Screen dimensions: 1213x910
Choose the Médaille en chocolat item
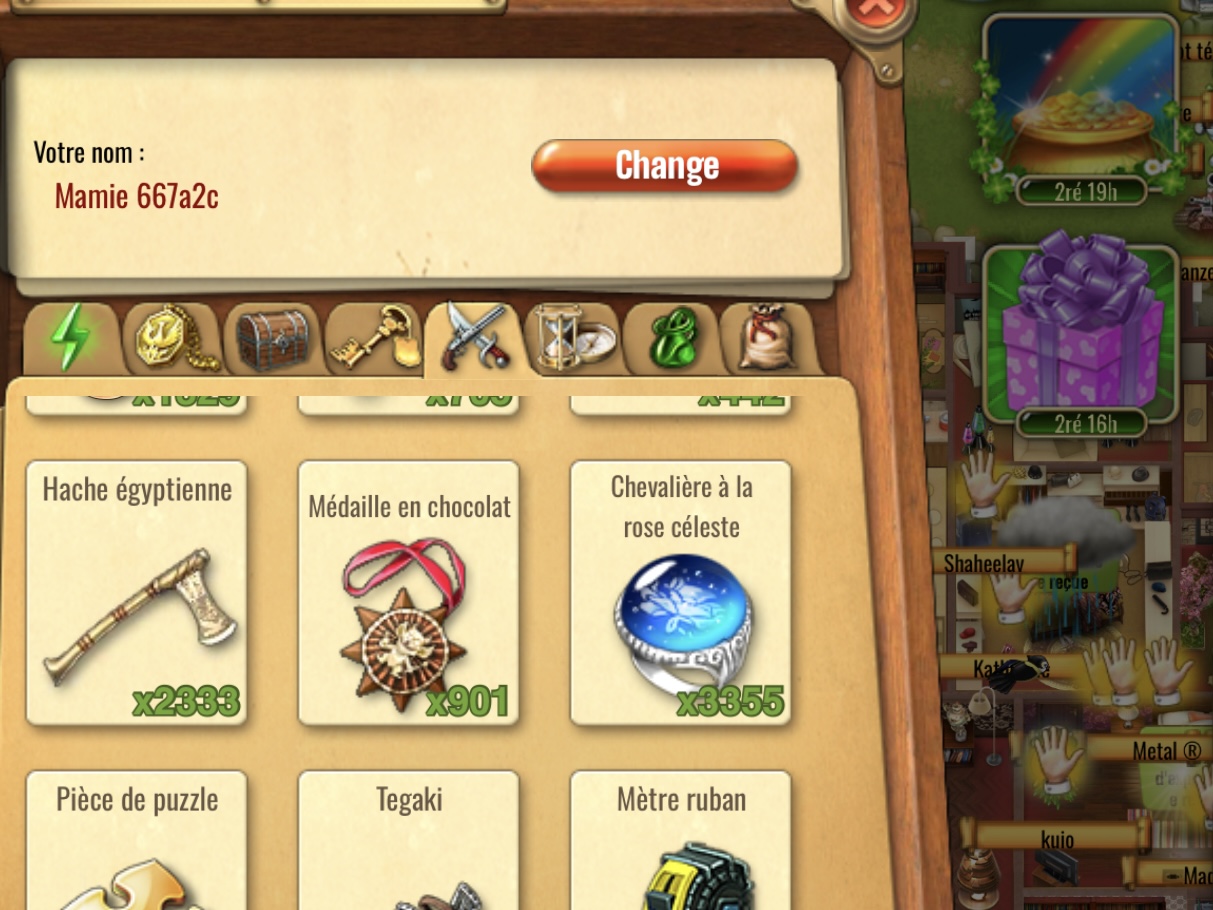click(408, 592)
